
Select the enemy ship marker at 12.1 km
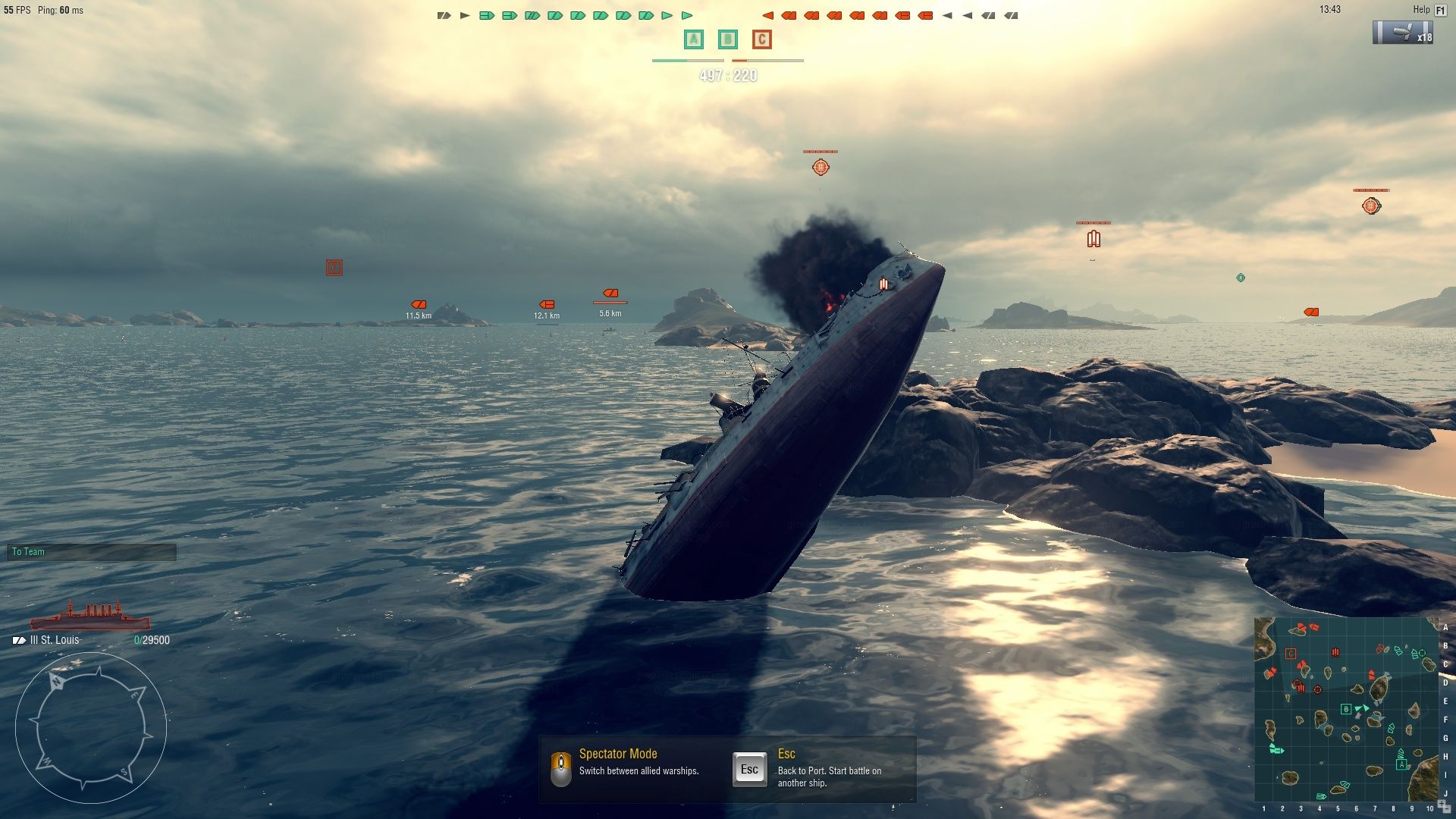click(x=547, y=305)
